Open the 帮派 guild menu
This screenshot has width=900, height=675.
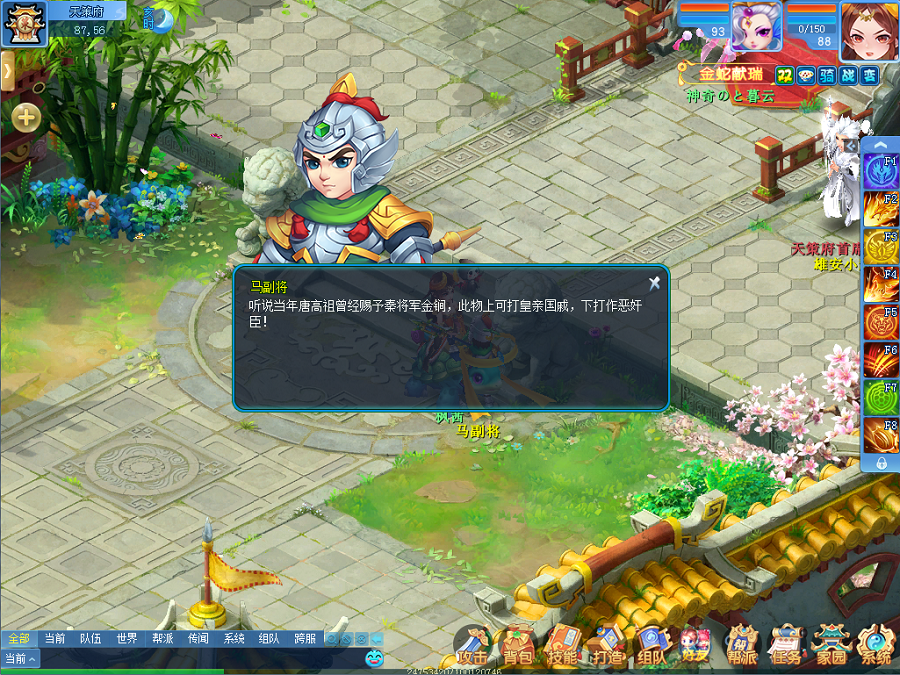pos(741,646)
